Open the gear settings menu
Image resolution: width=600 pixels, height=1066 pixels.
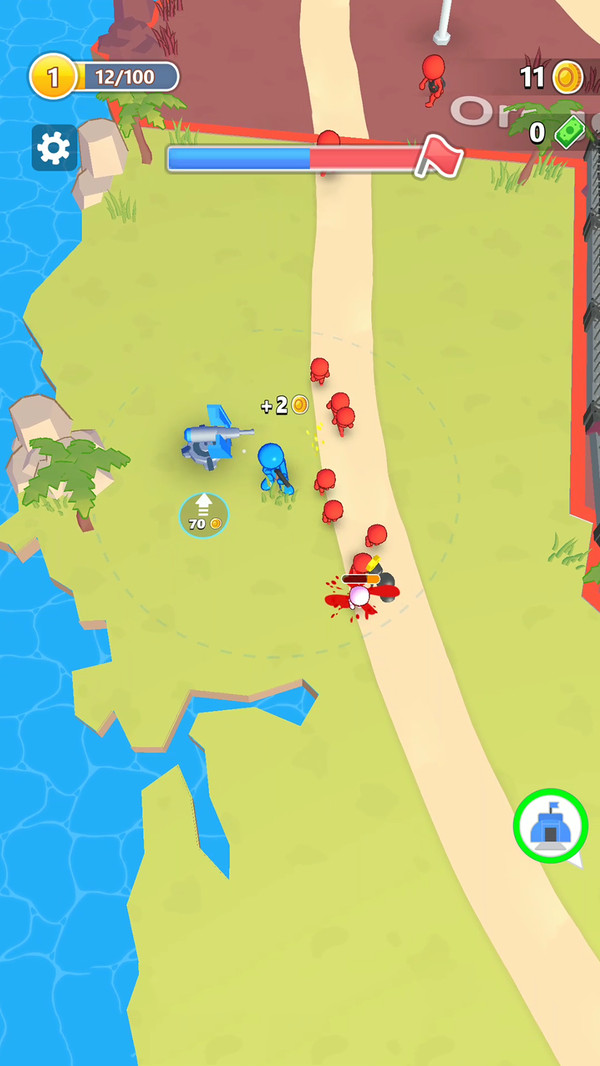[54, 148]
